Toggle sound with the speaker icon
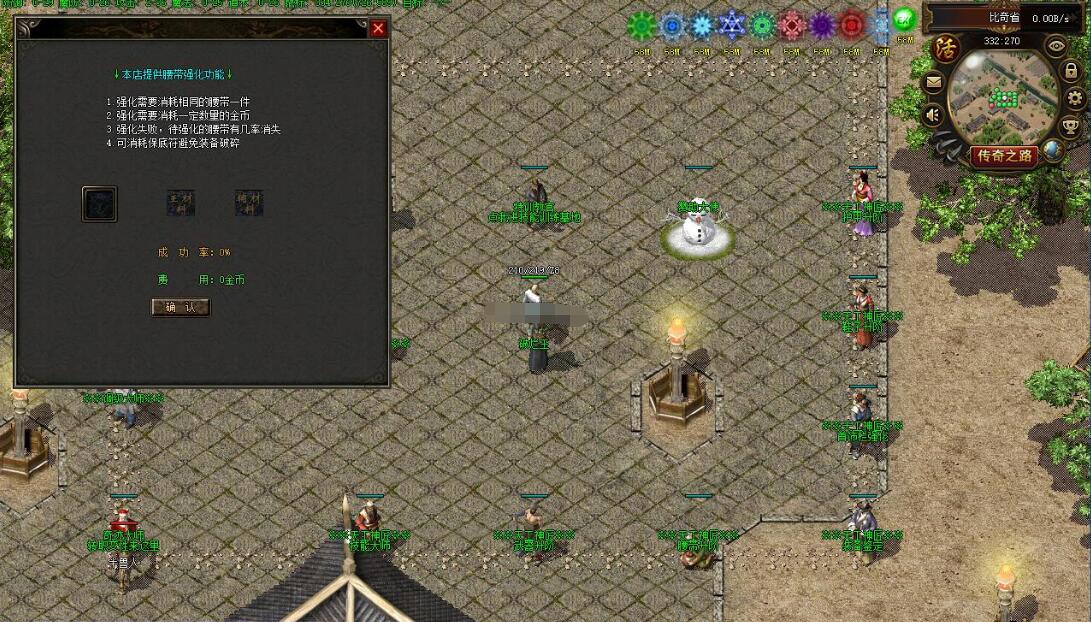Viewport: 1091px width, 622px height. click(x=934, y=115)
